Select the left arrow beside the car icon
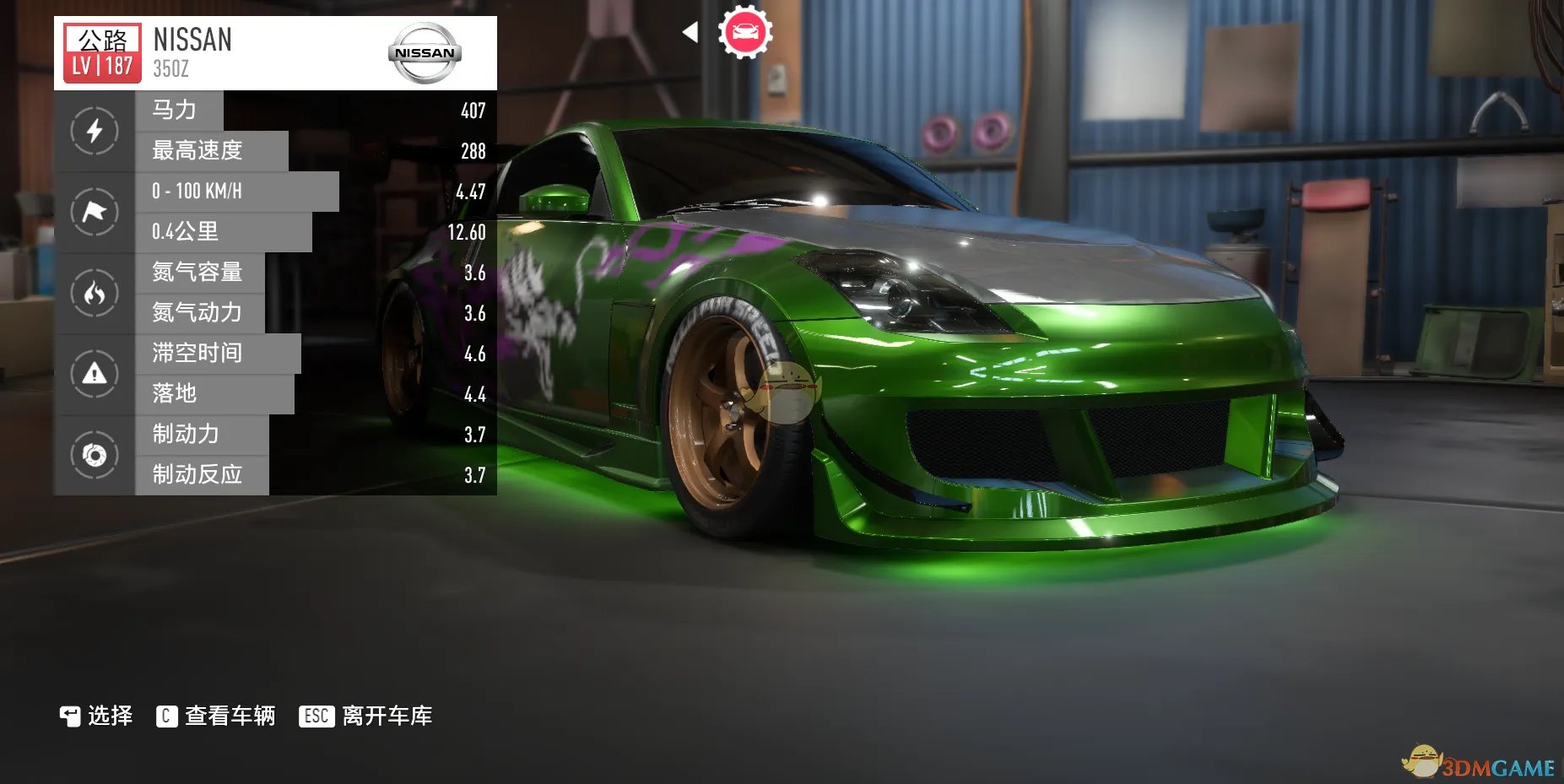The height and width of the screenshot is (784, 1564). pyautogui.click(x=690, y=33)
